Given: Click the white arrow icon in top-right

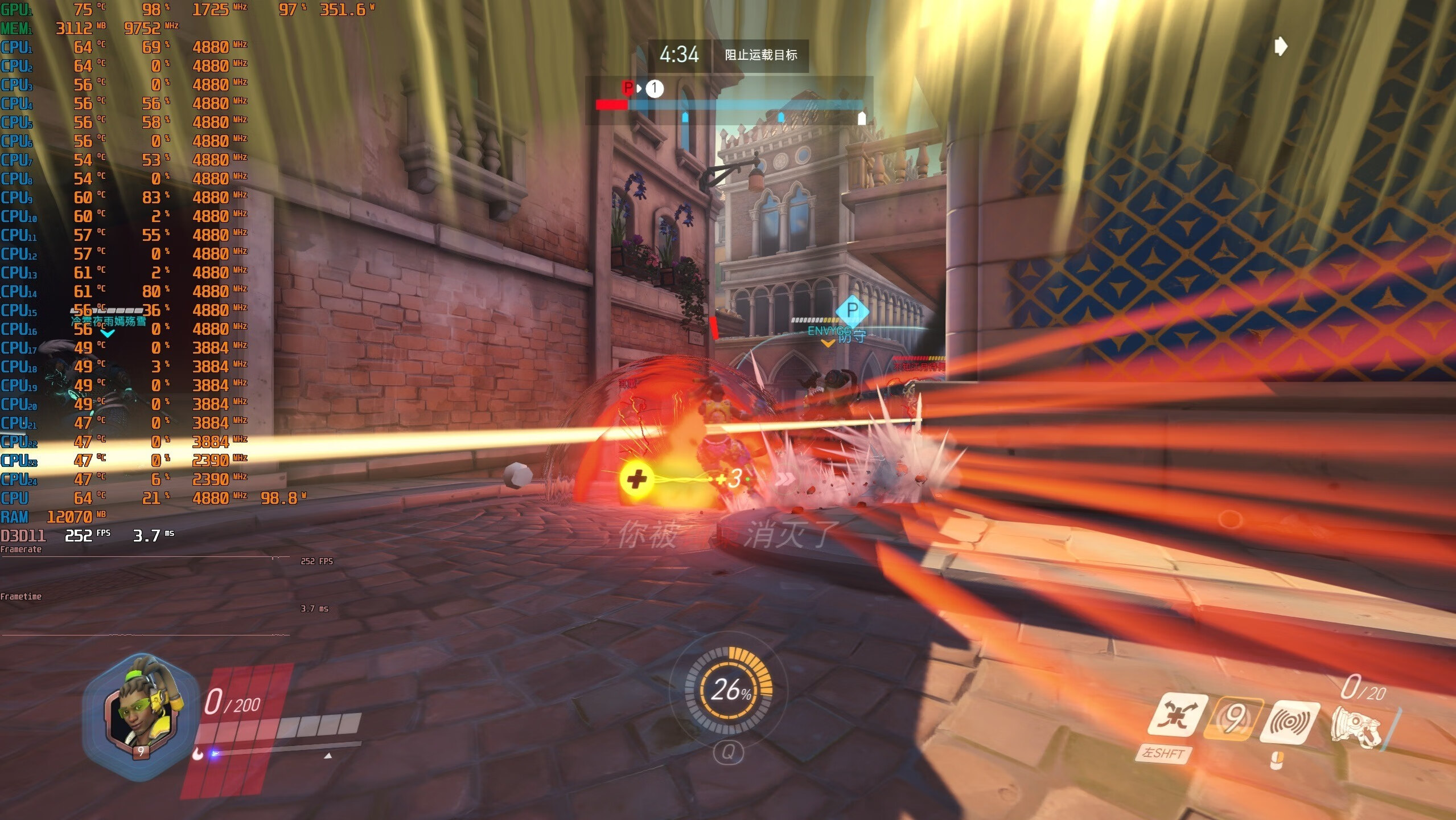Looking at the screenshot, I should click(x=1281, y=46).
